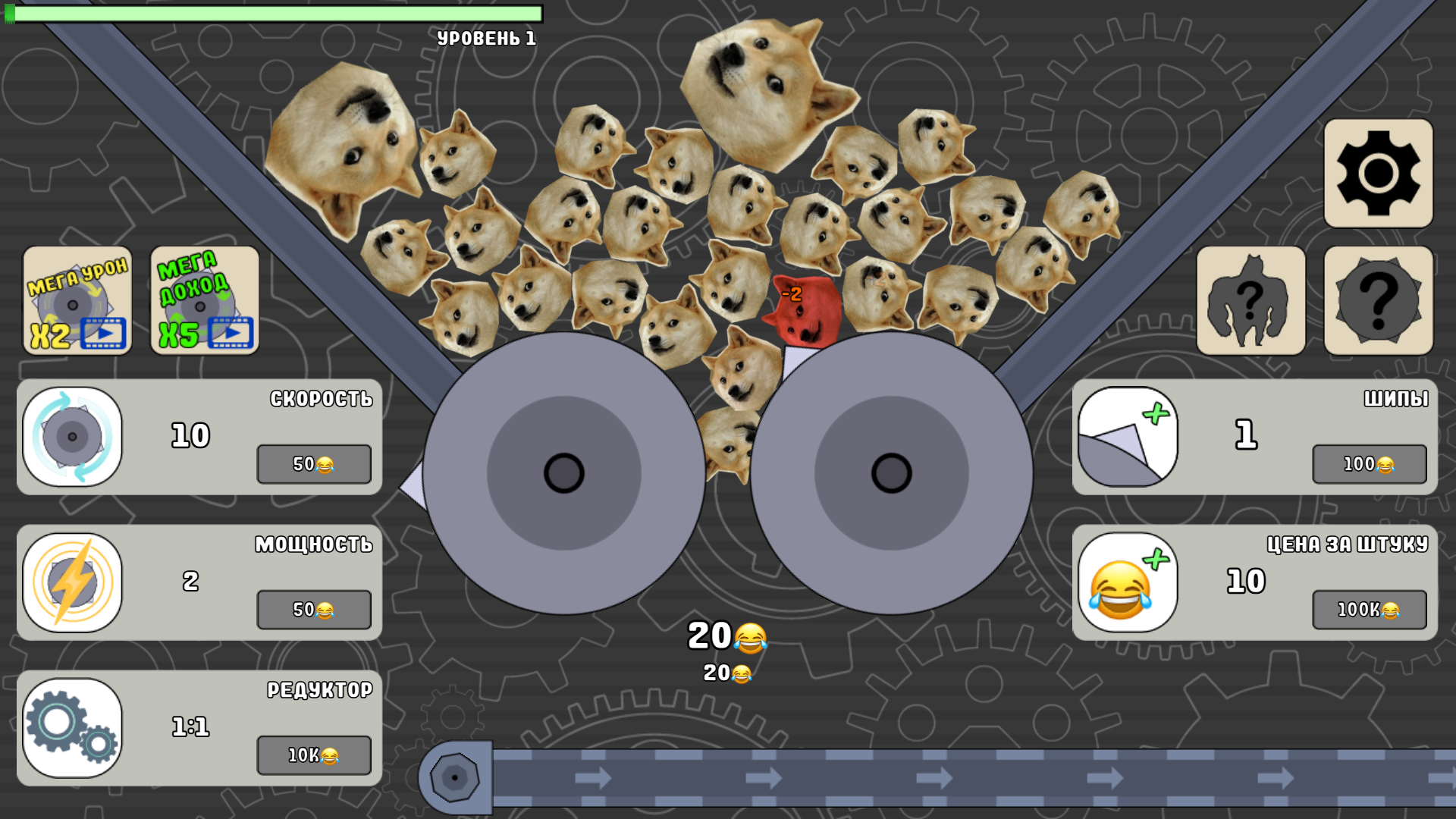
Task: Purchase the Шипы upgrade for 100
Action: pyautogui.click(x=1369, y=464)
